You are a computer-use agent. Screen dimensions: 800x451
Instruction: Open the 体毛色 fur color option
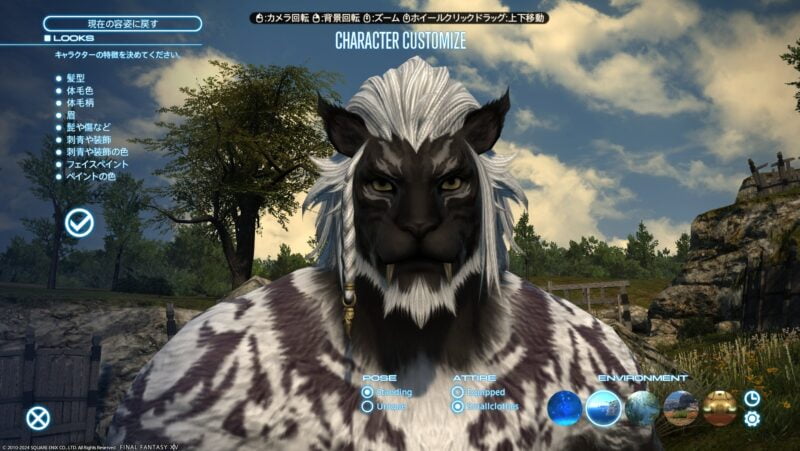82,90
